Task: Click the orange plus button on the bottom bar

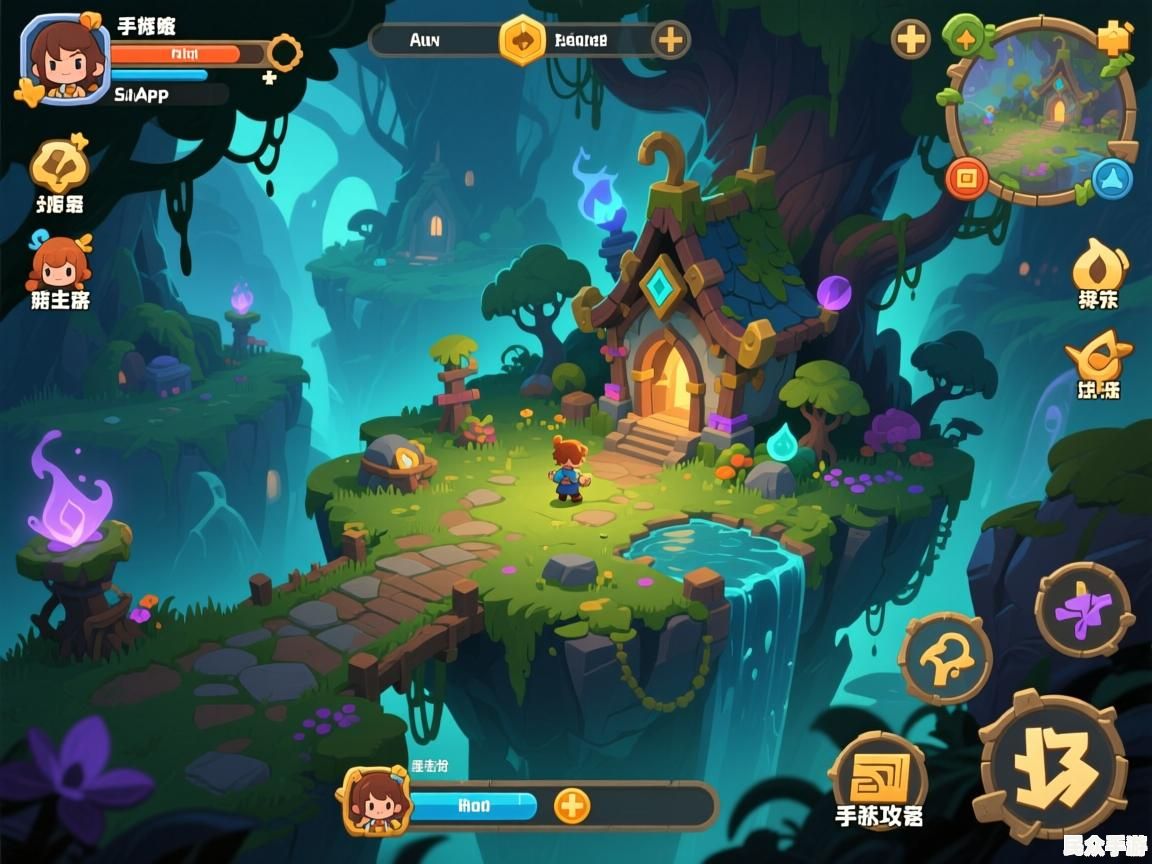Action: pyautogui.click(x=572, y=805)
